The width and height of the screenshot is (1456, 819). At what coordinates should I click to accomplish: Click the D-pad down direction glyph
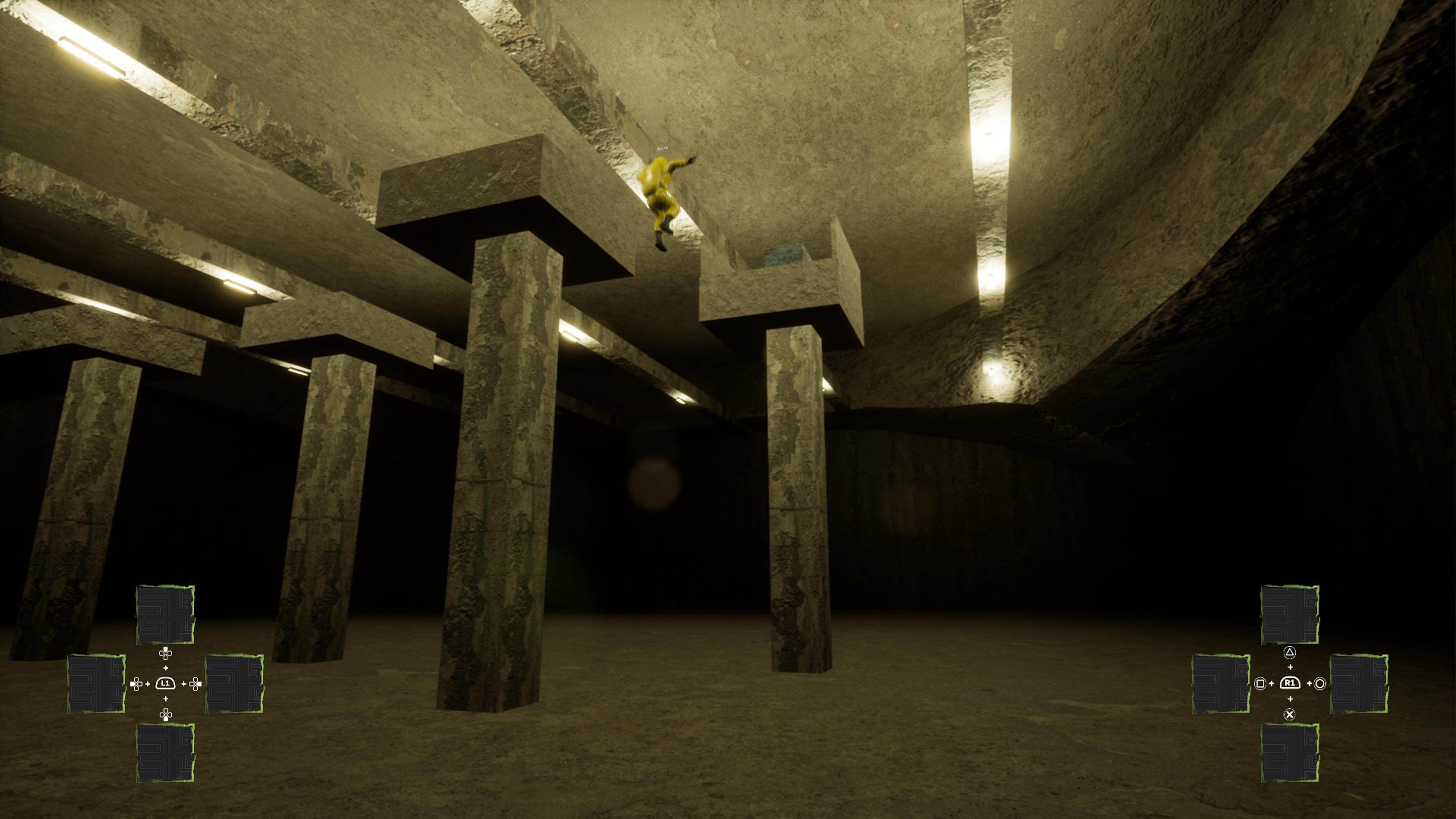pos(166,715)
